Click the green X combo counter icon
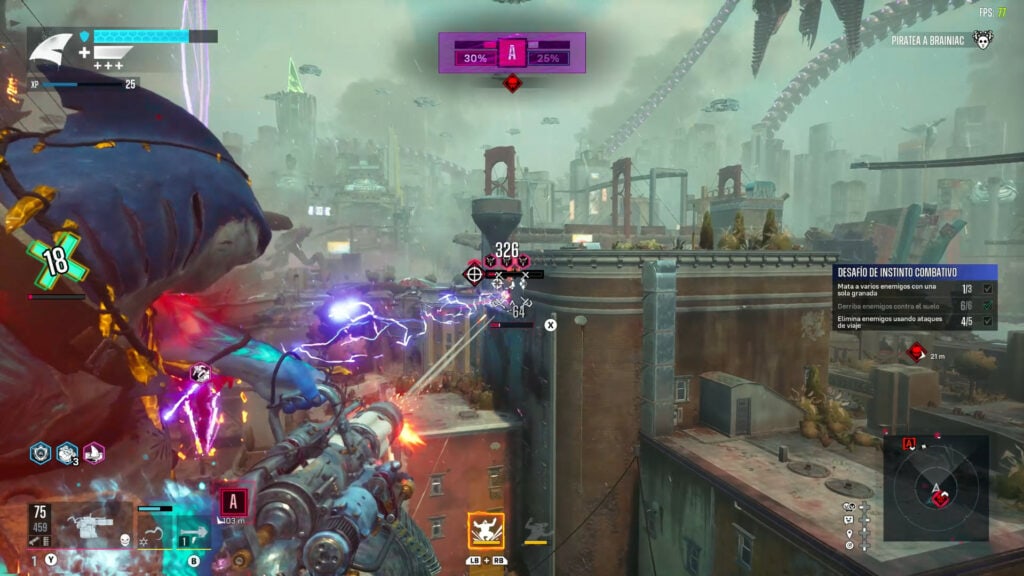Viewport: 1024px width, 576px height. (x=58, y=262)
